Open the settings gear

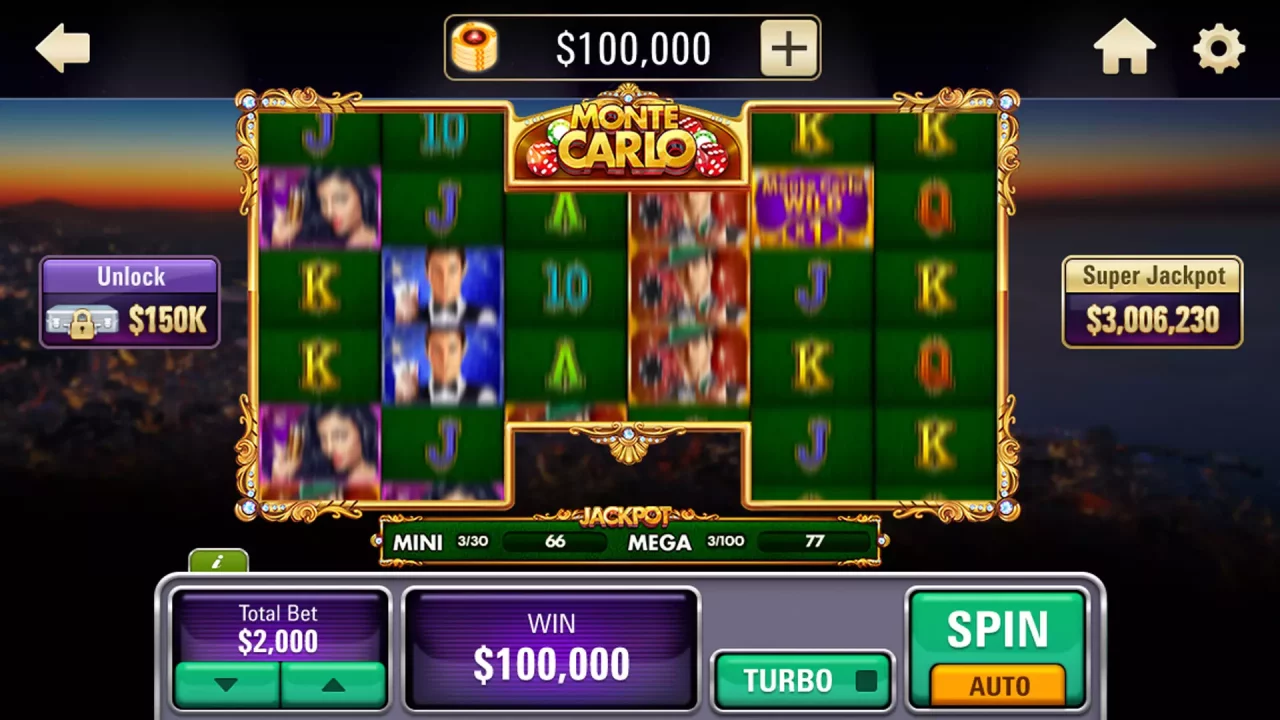1218,46
